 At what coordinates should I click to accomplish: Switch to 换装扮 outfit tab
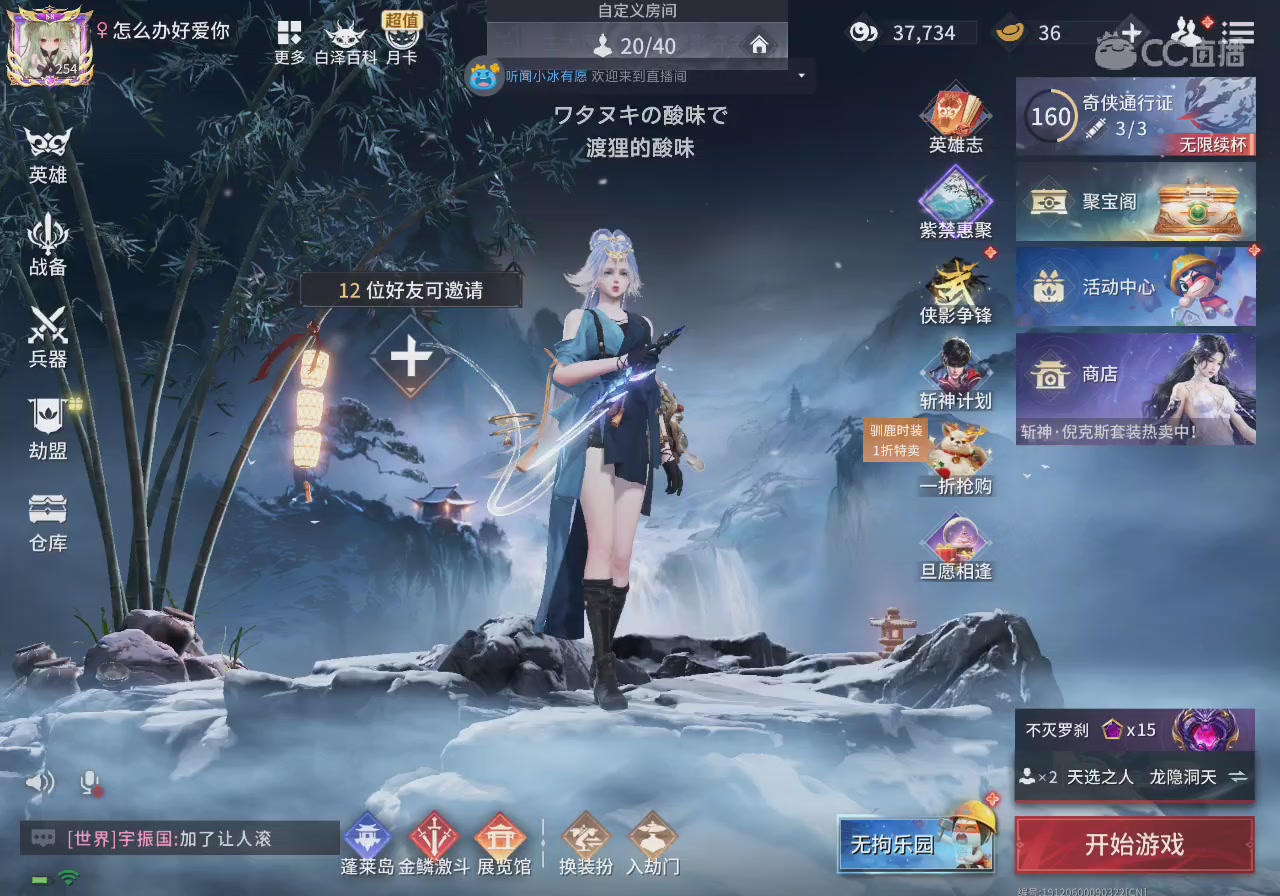(x=586, y=845)
